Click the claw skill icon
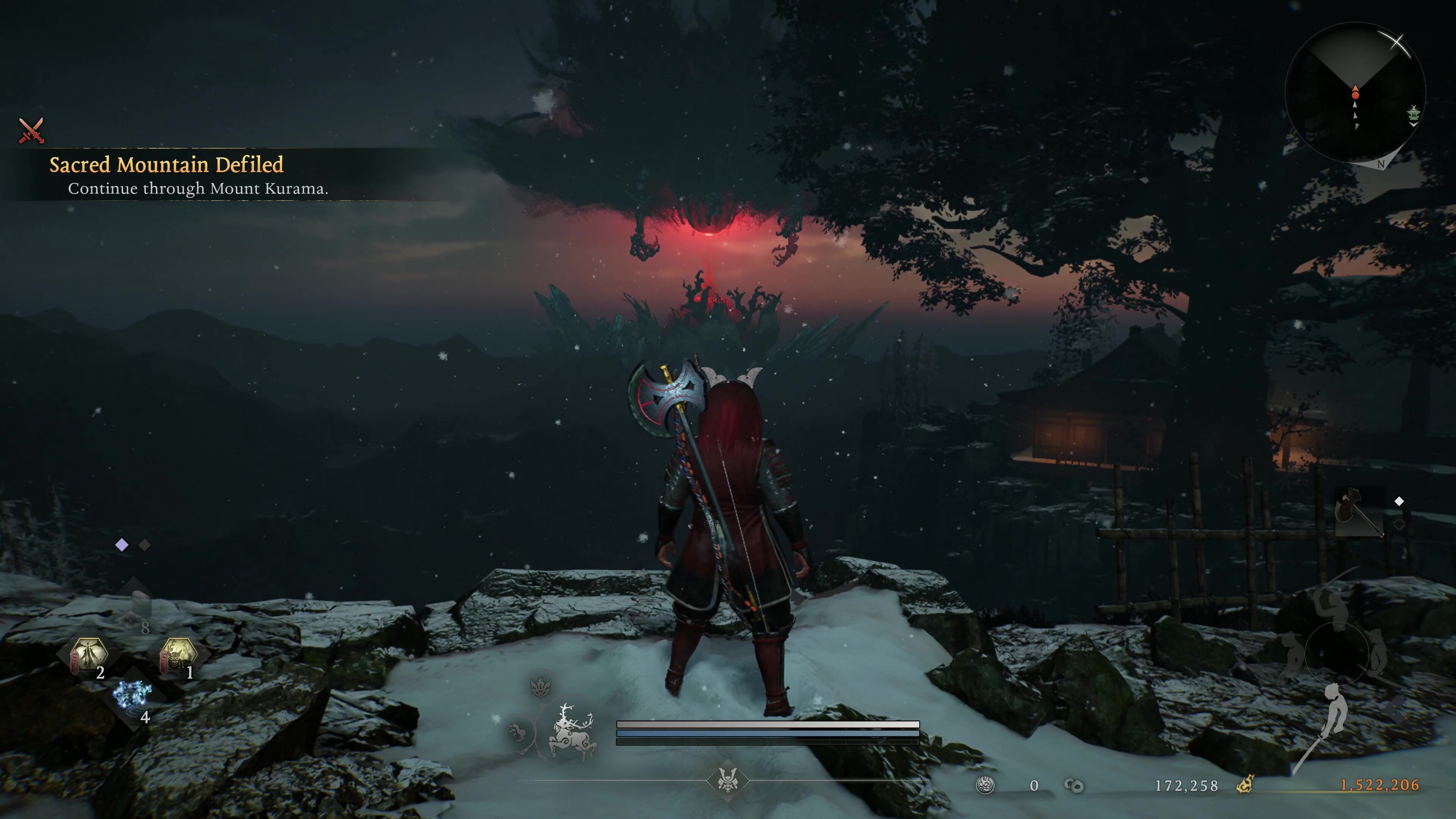Image resolution: width=1456 pixels, height=819 pixels. click(517, 733)
